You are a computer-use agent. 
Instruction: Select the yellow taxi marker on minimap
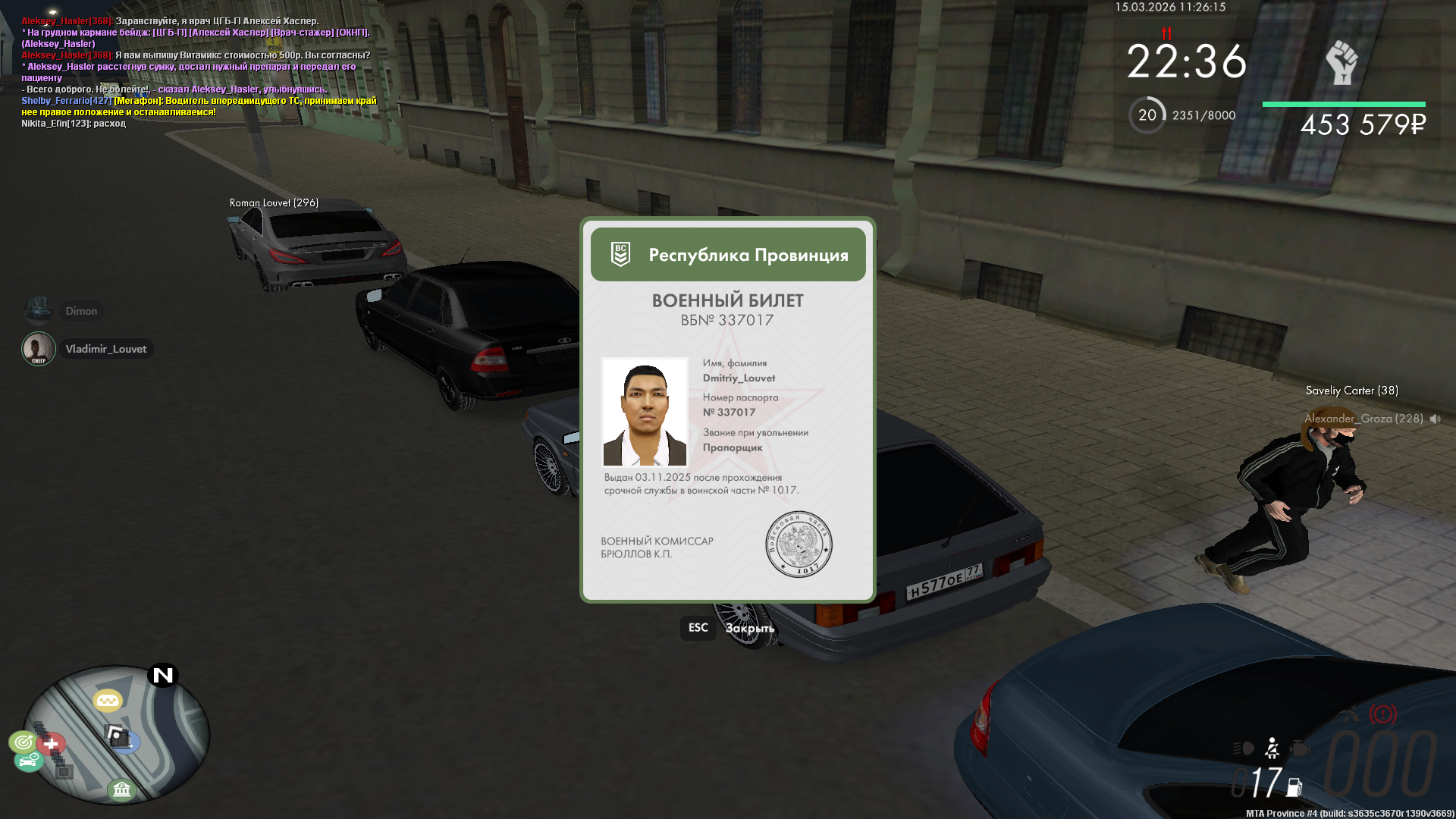click(x=108, y=701)
